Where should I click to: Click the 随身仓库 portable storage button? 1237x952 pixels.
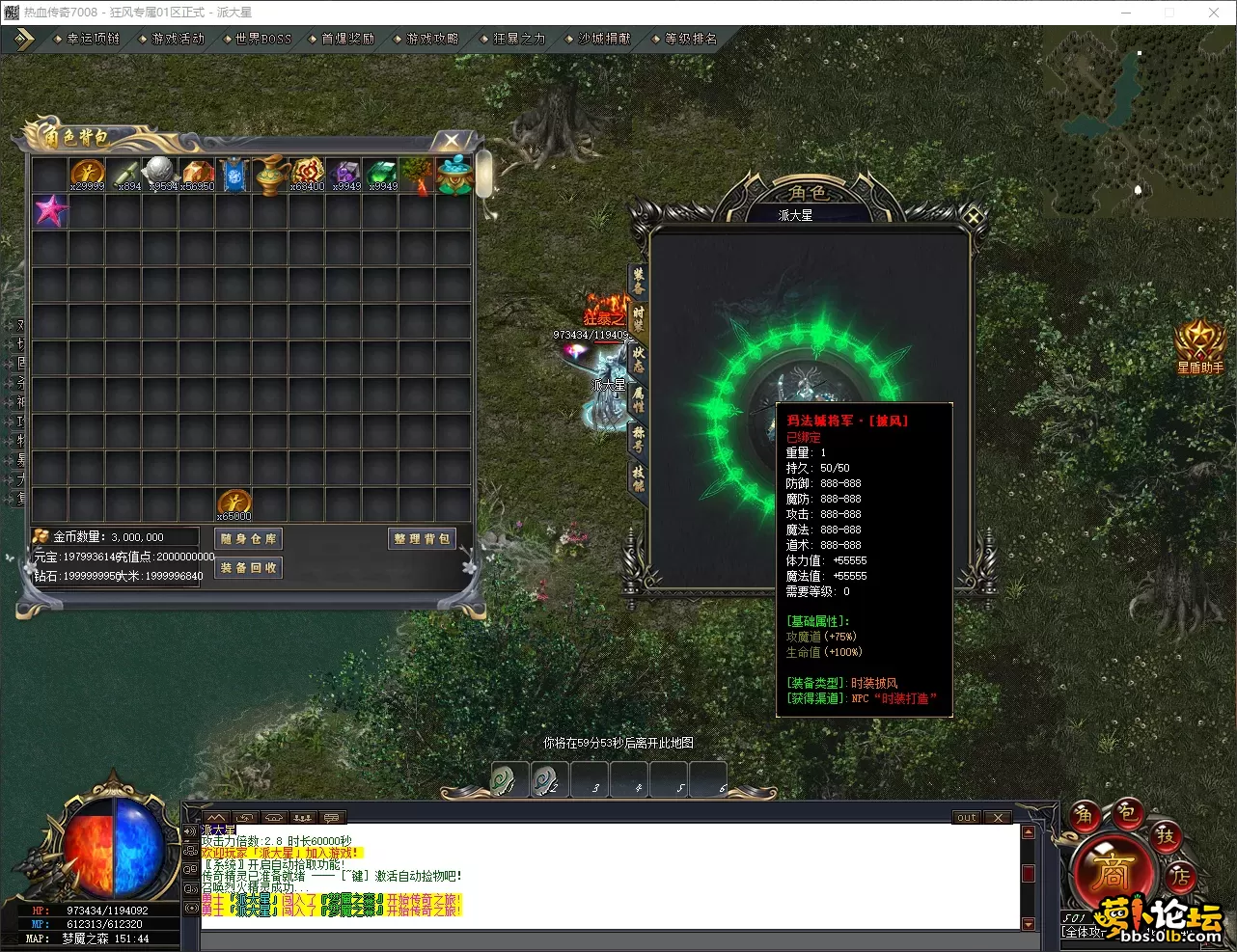(x=248, y=539)
